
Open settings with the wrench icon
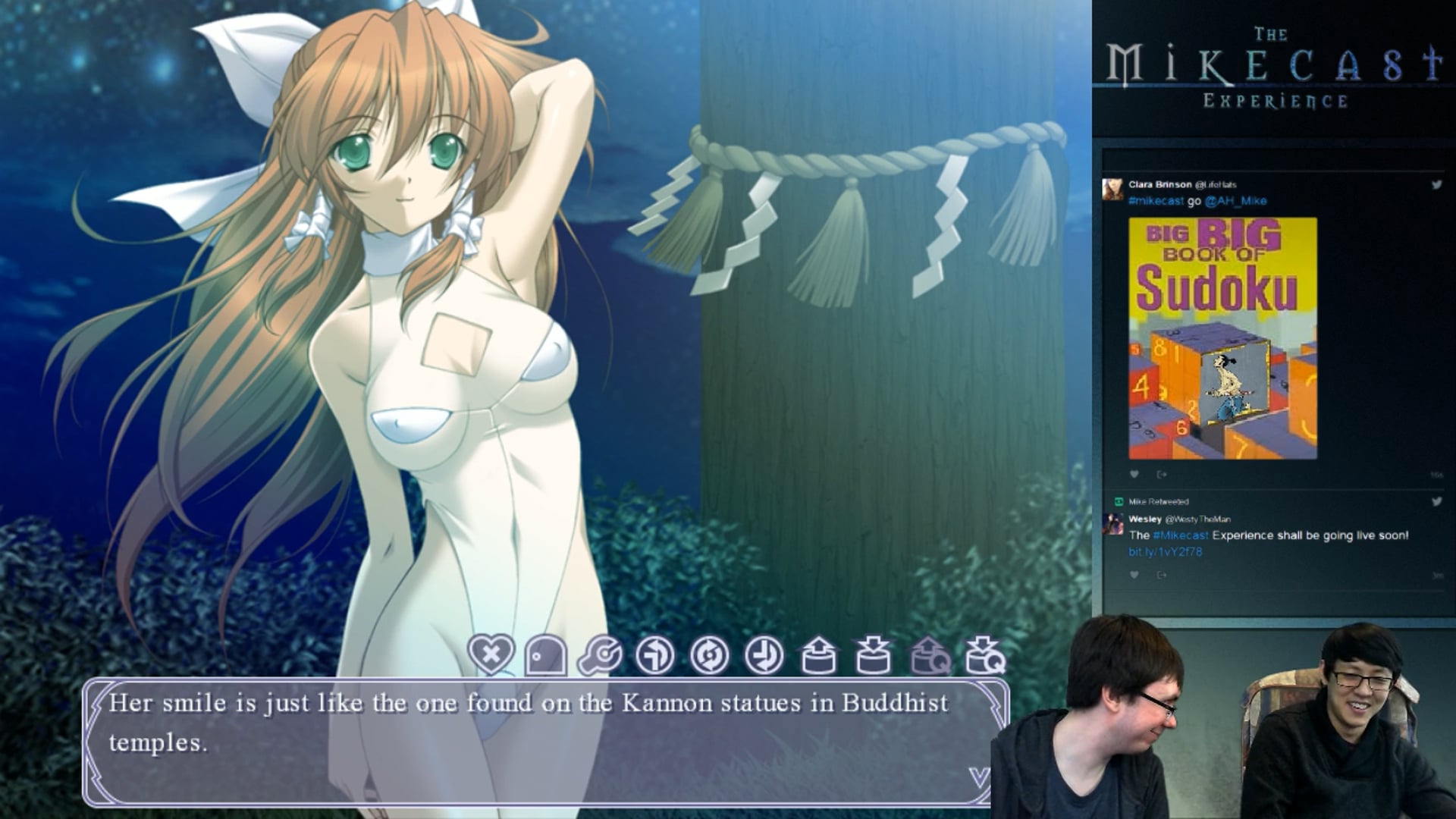tap(601, 655)
